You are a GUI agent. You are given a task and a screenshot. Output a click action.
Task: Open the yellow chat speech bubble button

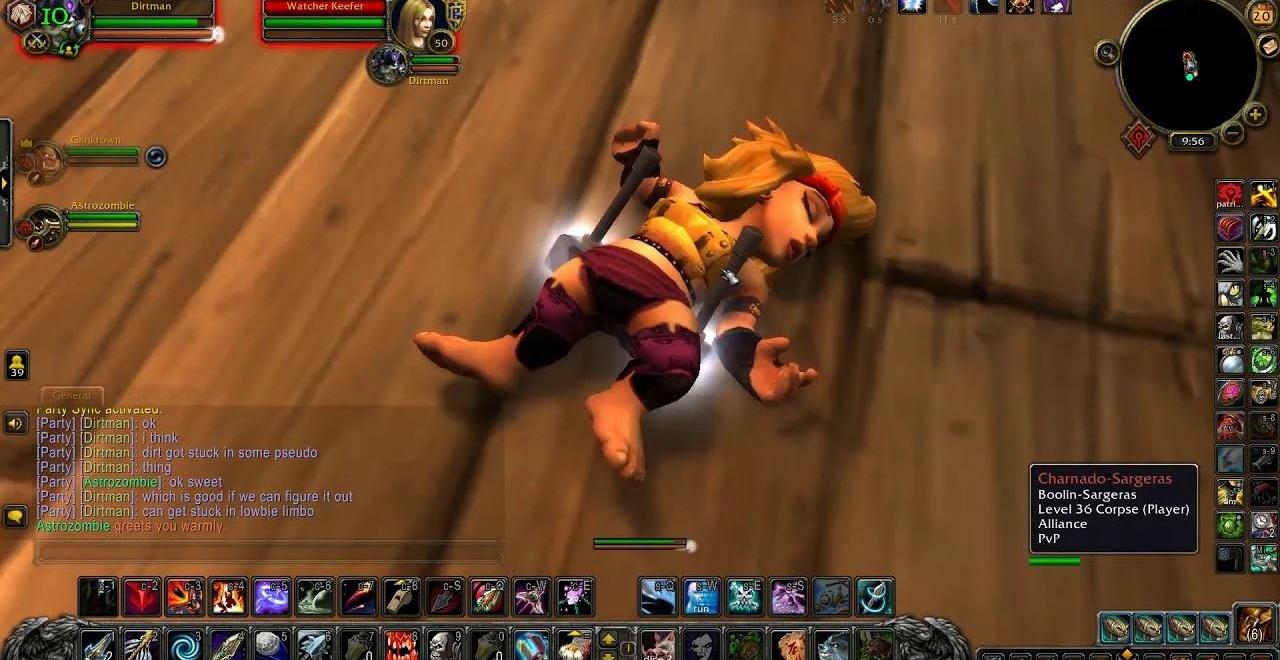(16, 516)
